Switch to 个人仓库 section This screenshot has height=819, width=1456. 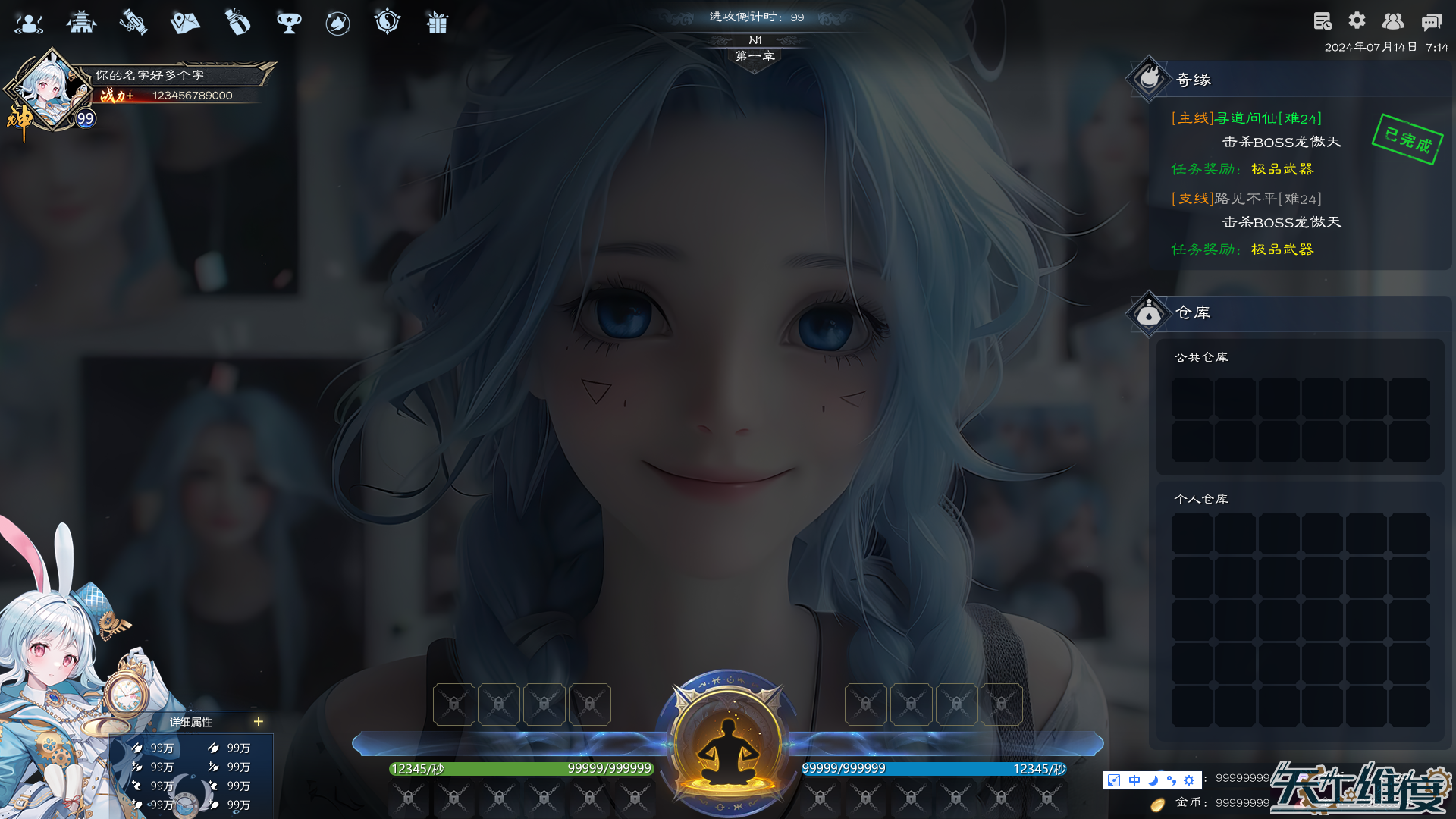(1201, 498)
